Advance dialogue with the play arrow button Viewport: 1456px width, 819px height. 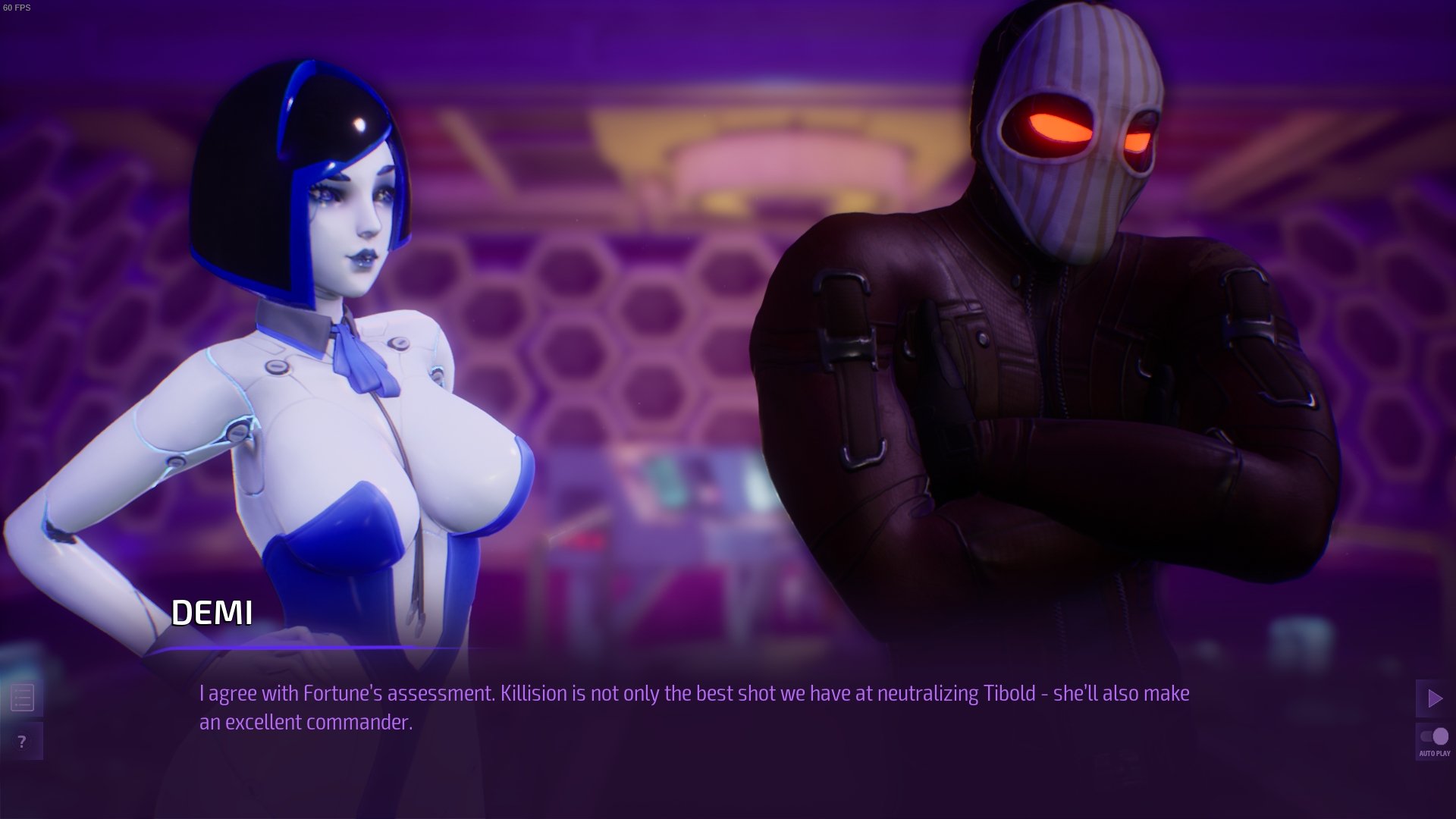pos(1434,698)
